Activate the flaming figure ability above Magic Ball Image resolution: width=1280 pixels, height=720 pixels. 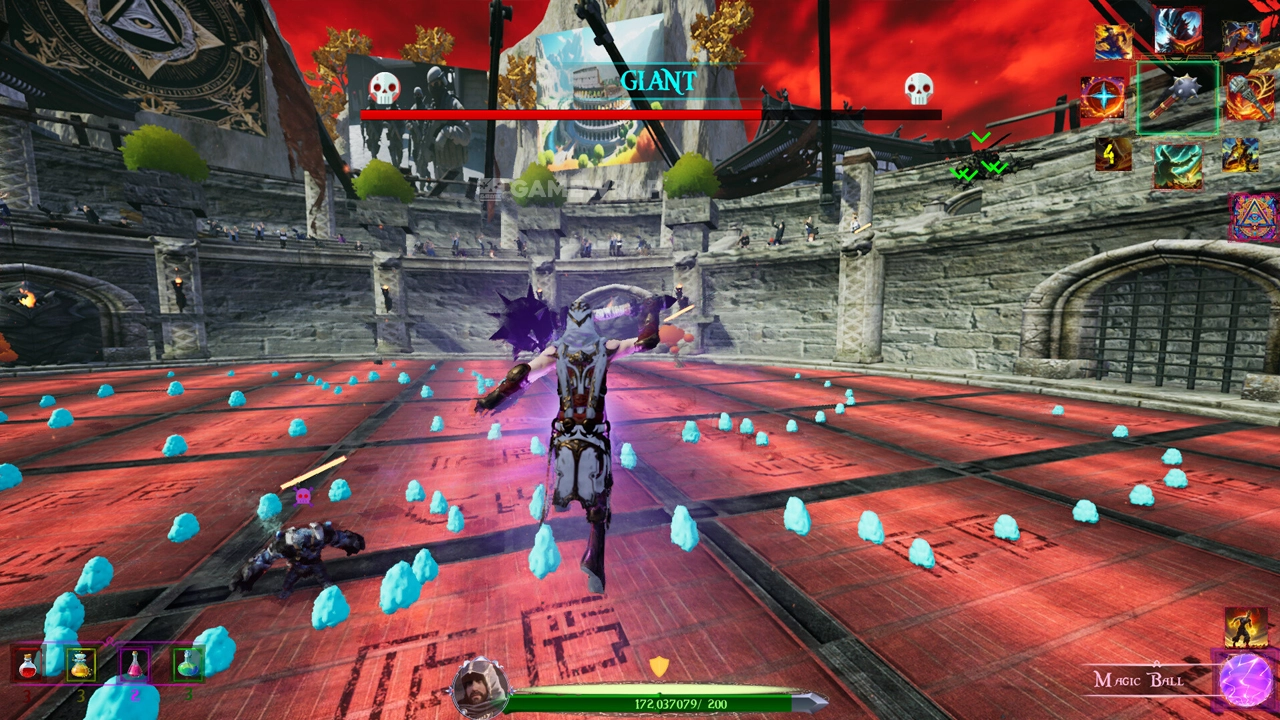click(x=1245, y=627)
